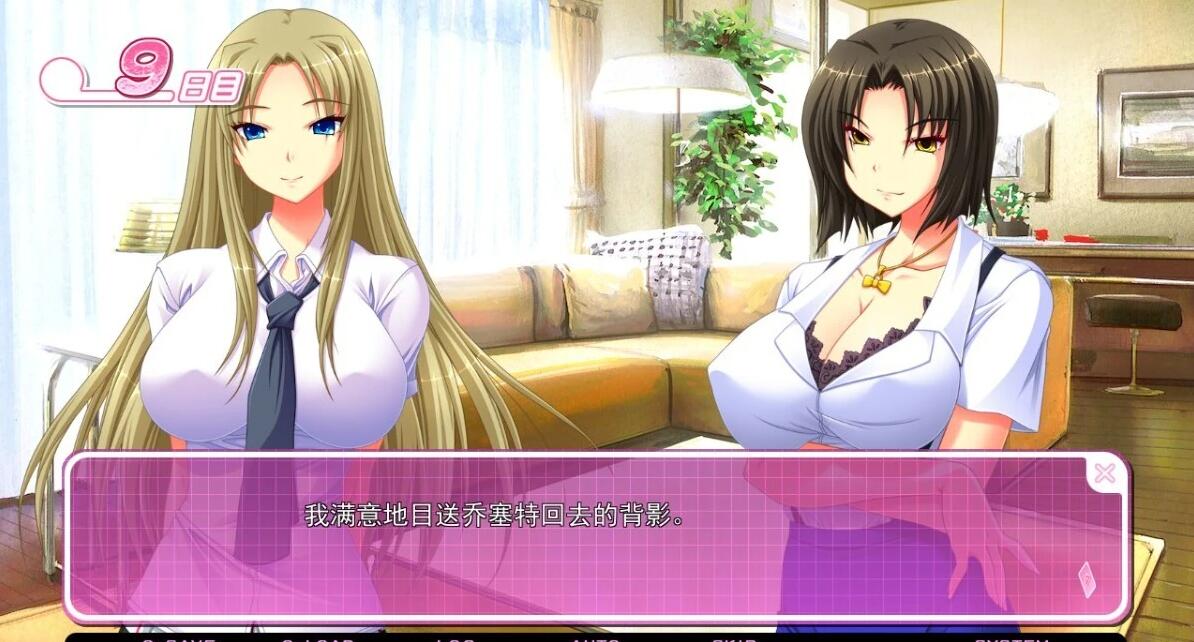Hide the dialogue box with the X
The width and height of the screenshot is (1194, 642).
1104,474
